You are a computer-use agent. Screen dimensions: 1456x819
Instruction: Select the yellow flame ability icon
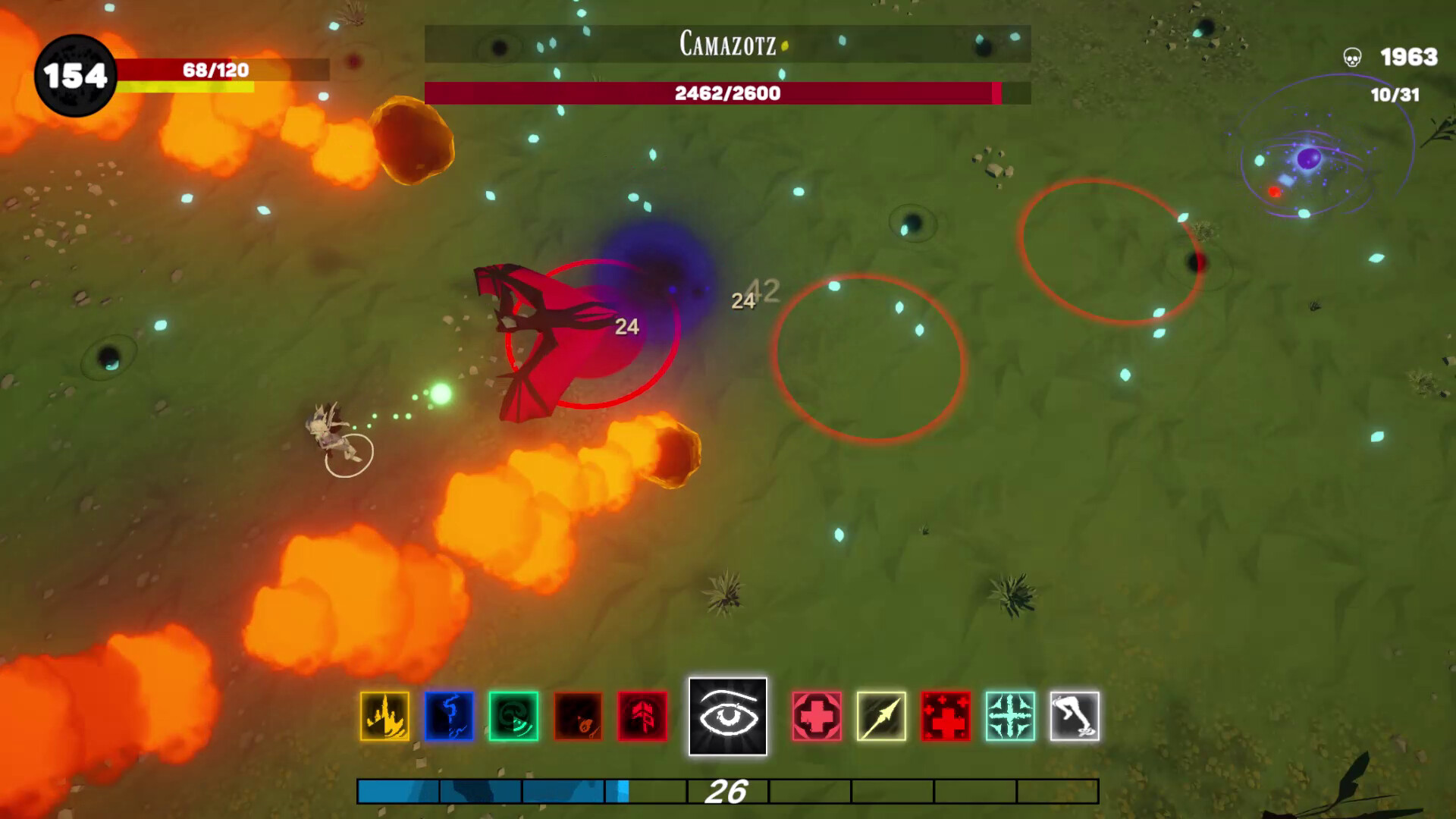384,717
